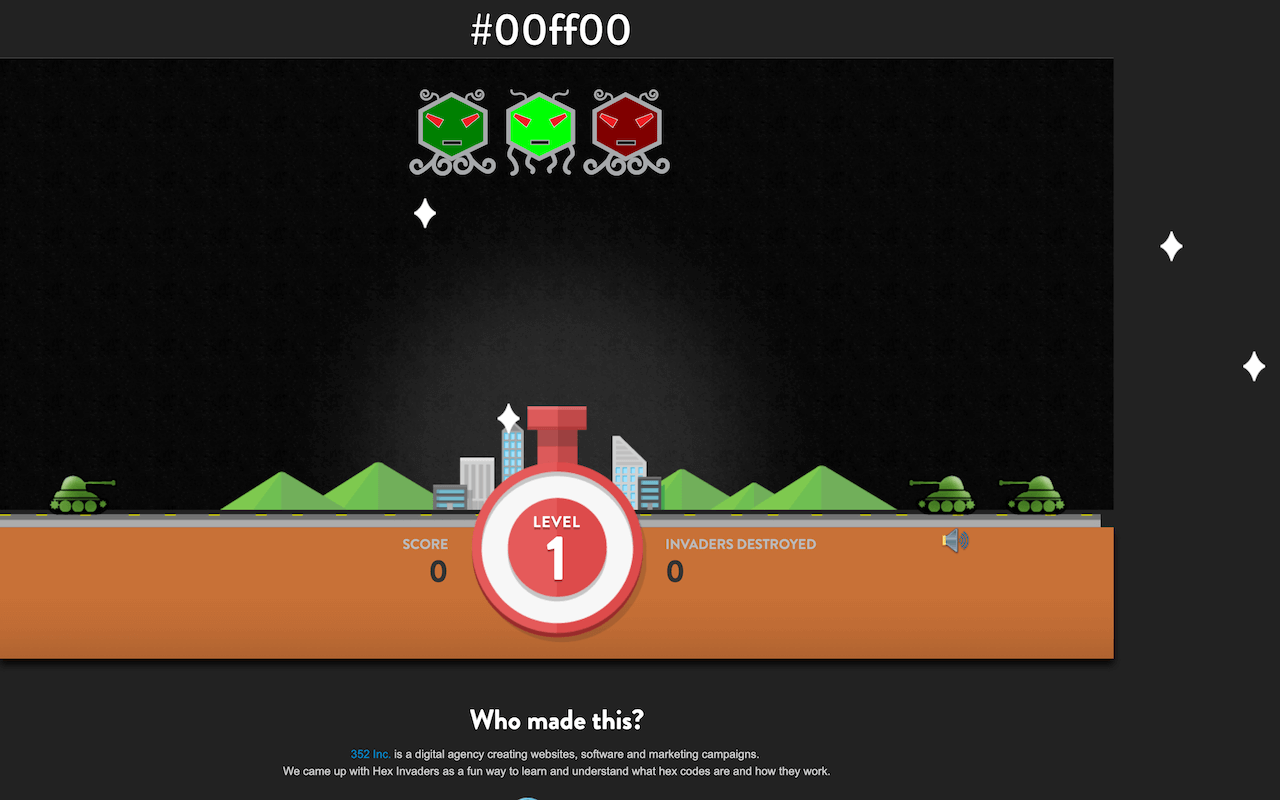Click the sparkle in the upper right sky
Screen dimensions: 1280x800
(x=1171, y=246)
